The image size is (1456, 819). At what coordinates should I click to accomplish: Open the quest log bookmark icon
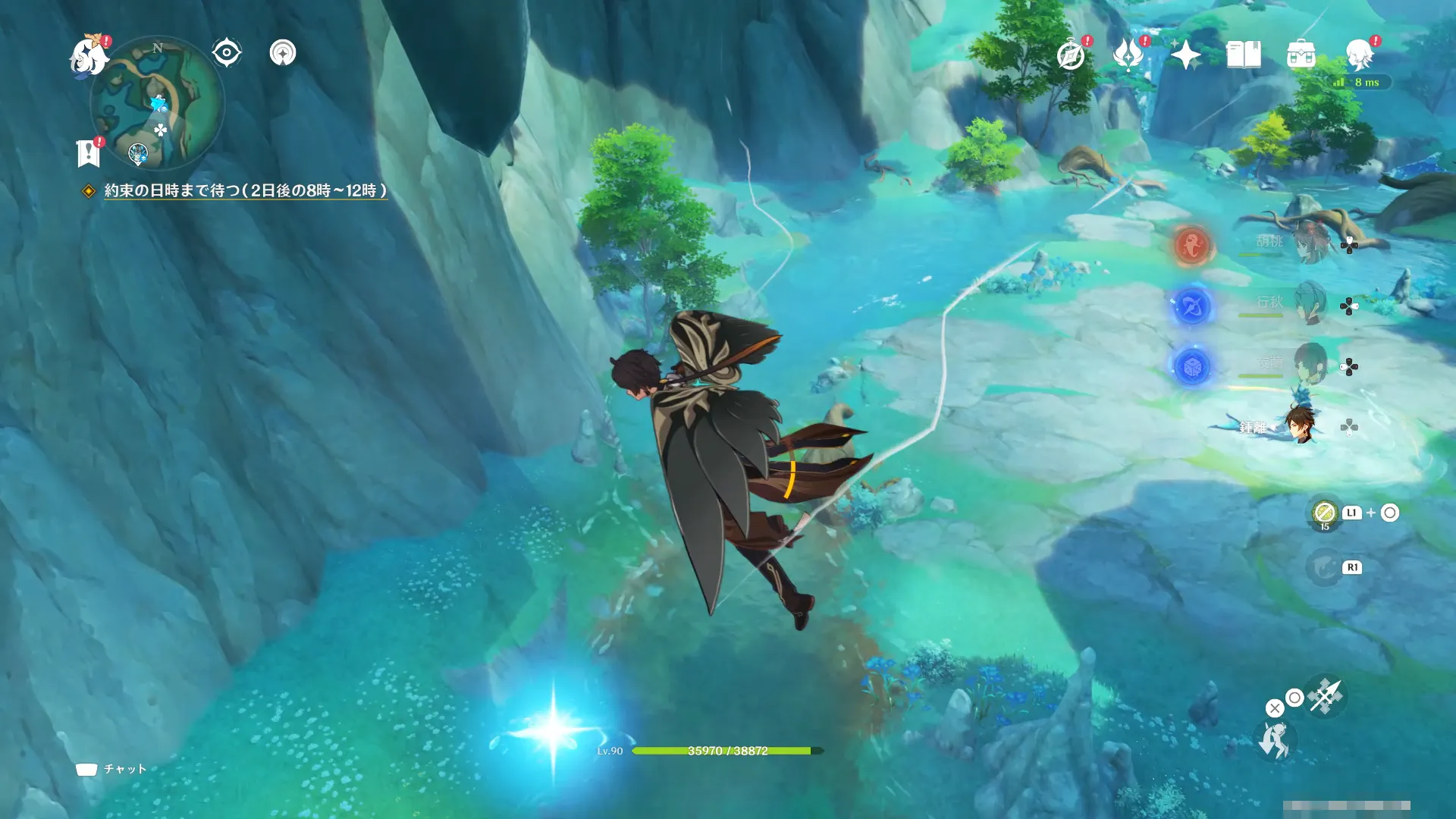coord(89,152)
